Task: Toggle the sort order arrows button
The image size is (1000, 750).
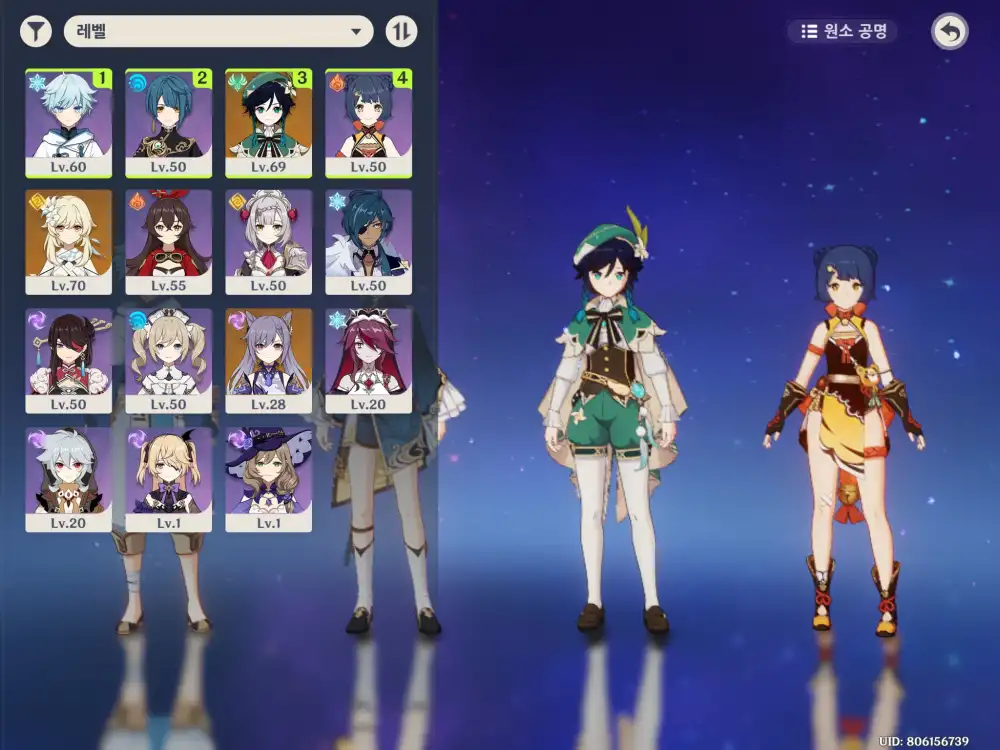Action: pos(401,32)
